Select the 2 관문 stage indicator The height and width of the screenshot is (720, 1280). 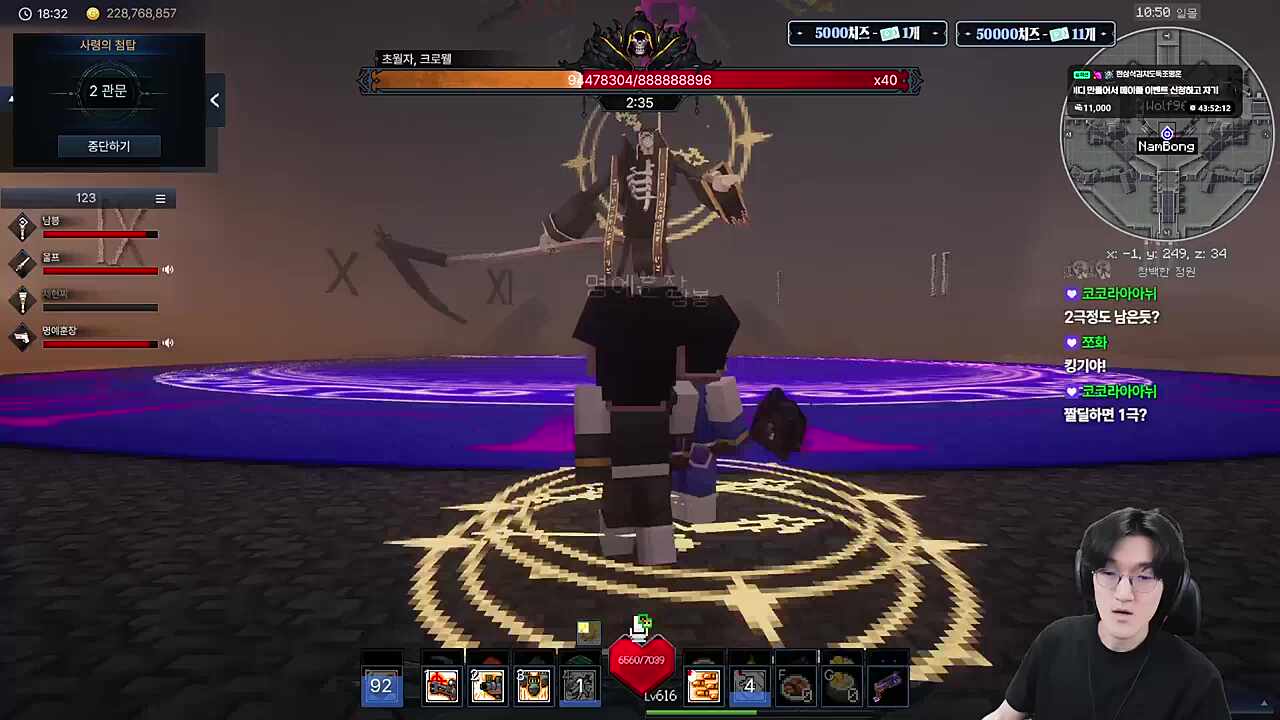pyautogui.click(x=108, y=91)
